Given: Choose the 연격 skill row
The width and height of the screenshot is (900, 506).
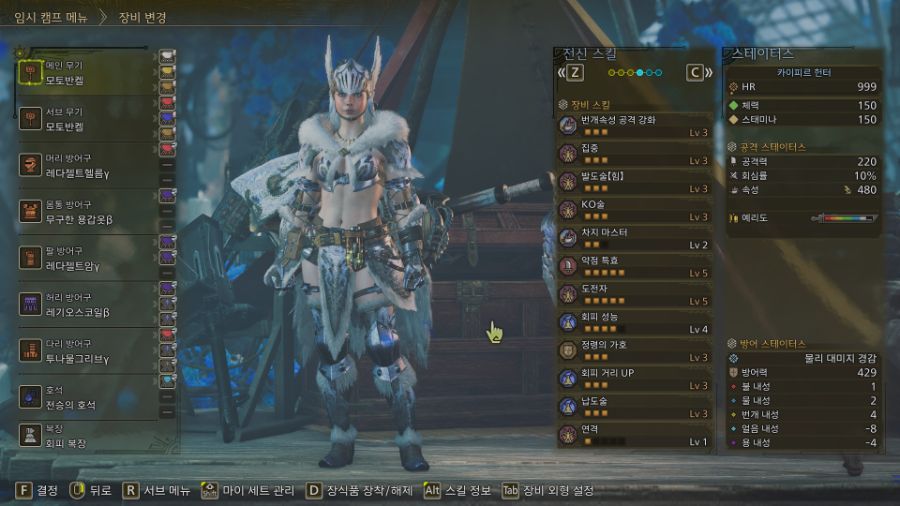Looking at the screenshot, I should pyautogui.click(x=635, y=435).
